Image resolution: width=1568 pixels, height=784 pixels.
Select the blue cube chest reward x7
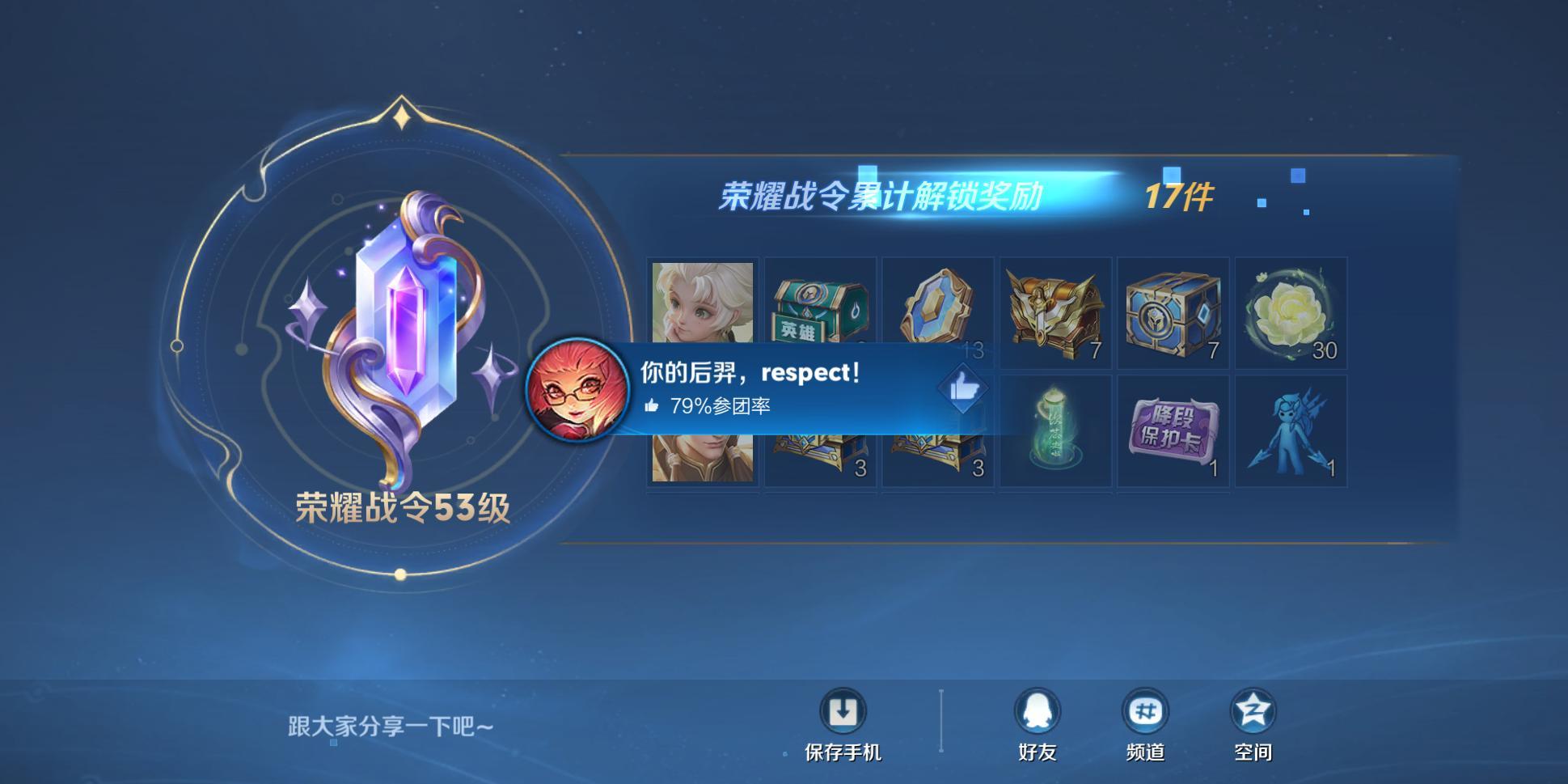click(x=1171, y=313)
